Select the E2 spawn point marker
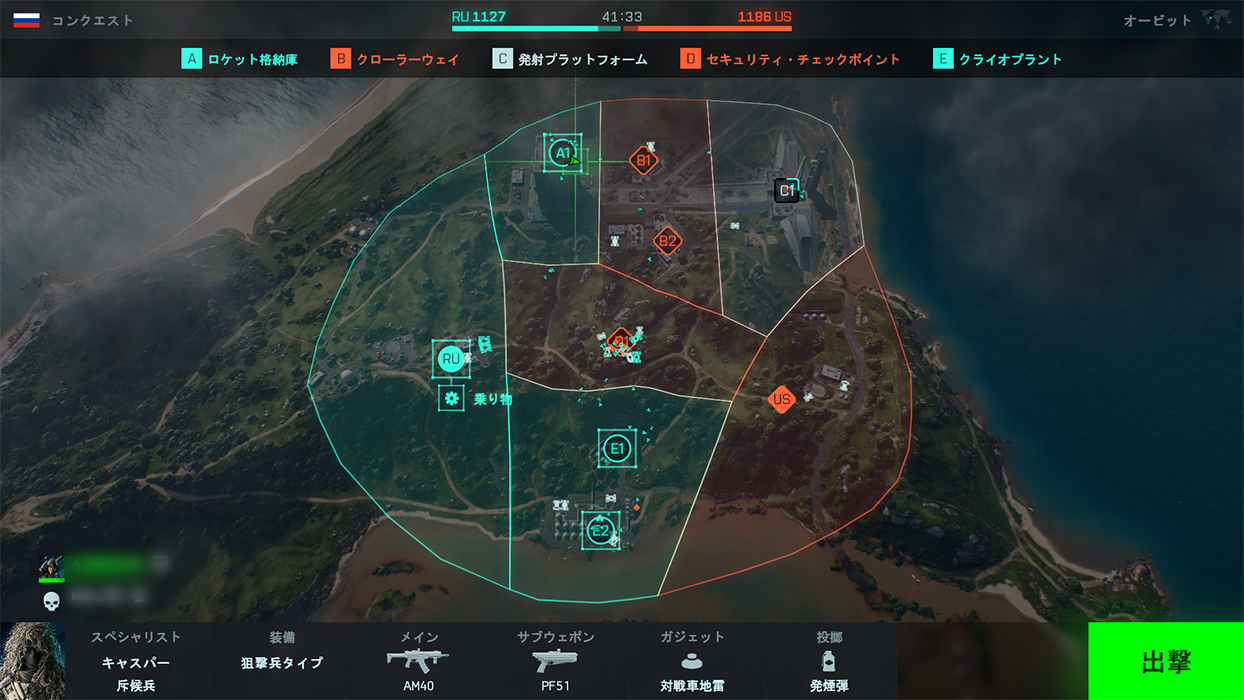 point(600,530)
